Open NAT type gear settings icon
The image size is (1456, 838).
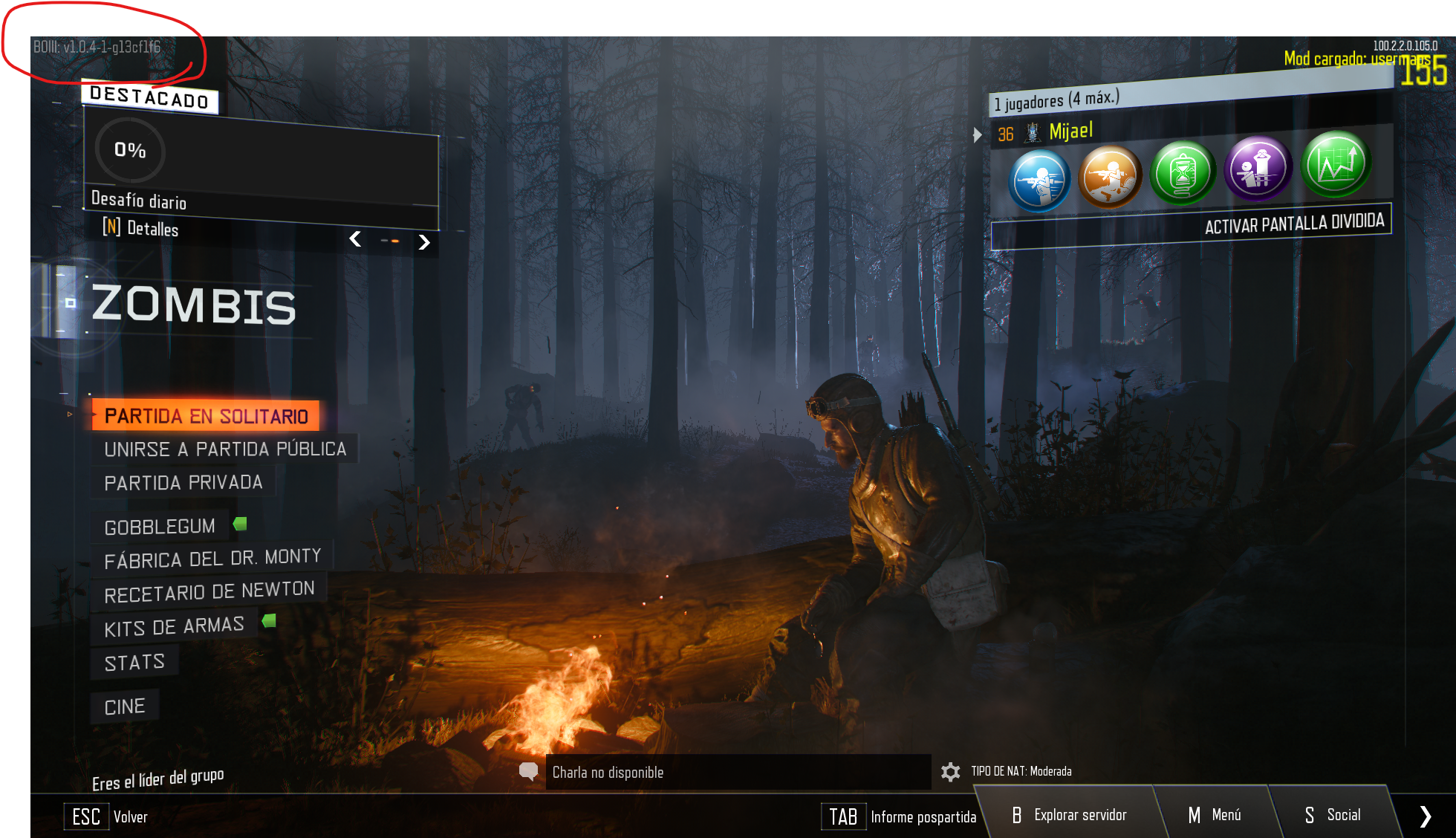point(950,772)
